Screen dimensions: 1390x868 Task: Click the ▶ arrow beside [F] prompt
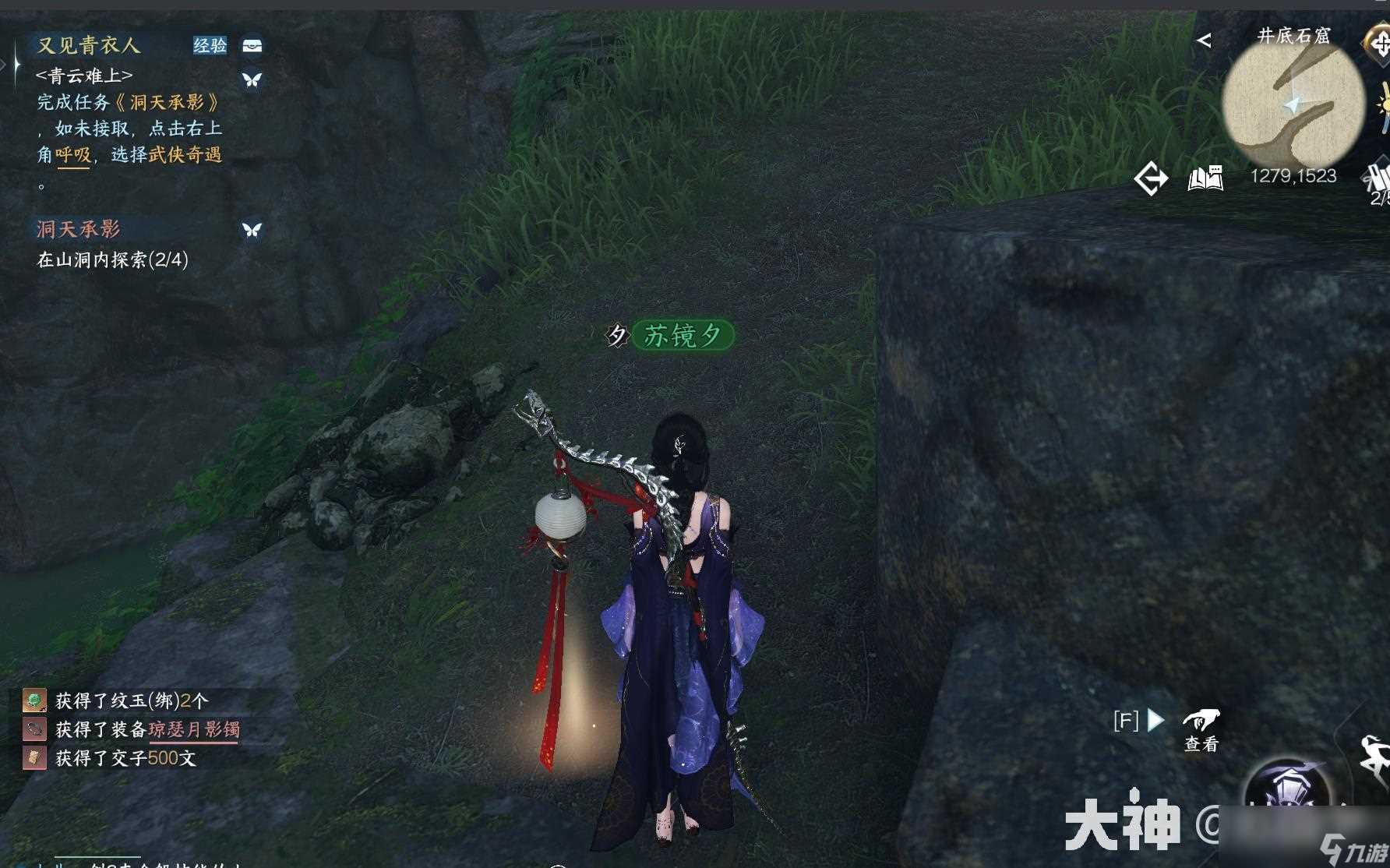1155,721
